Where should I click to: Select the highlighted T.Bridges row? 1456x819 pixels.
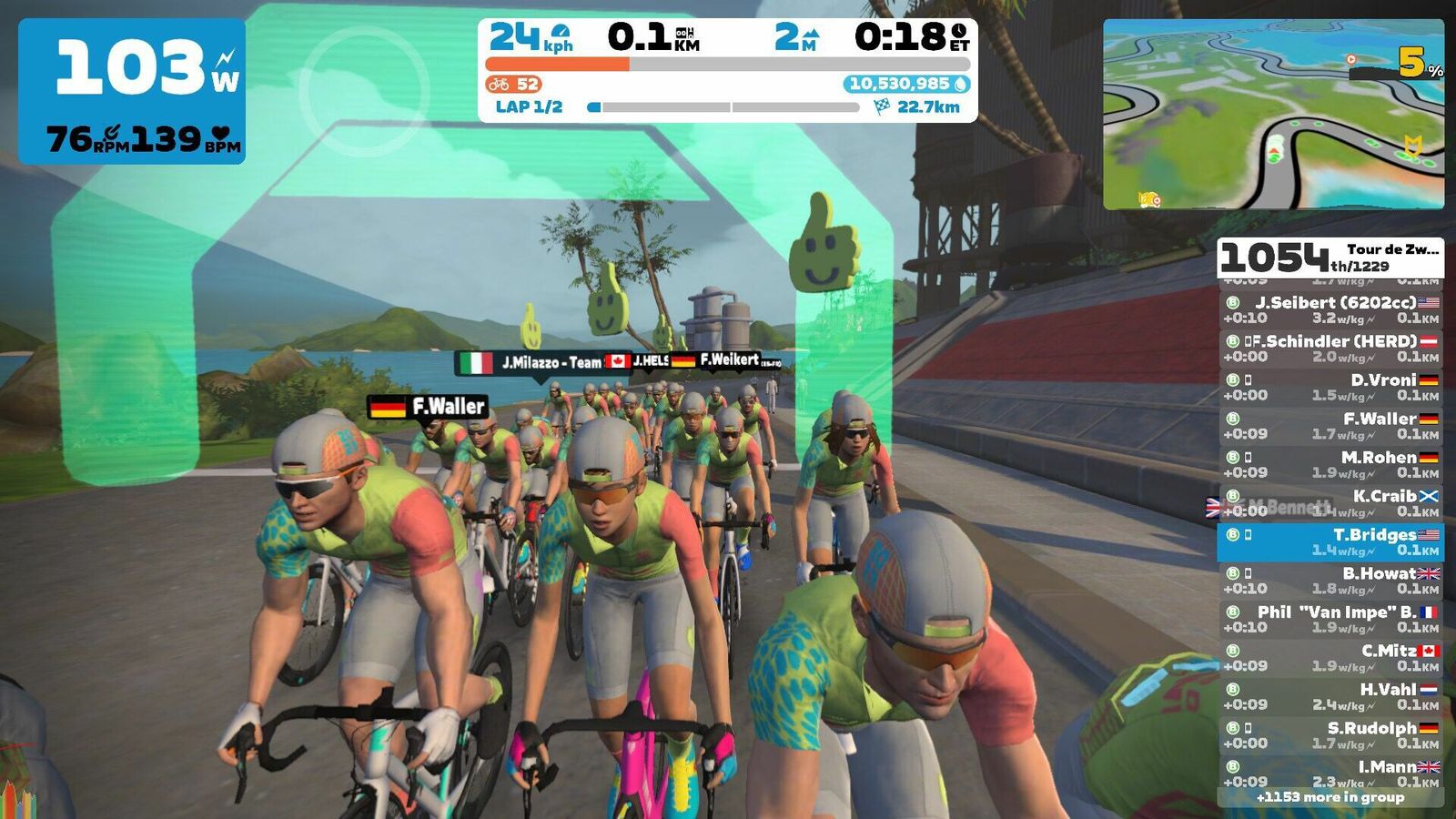click(1330, 542)
